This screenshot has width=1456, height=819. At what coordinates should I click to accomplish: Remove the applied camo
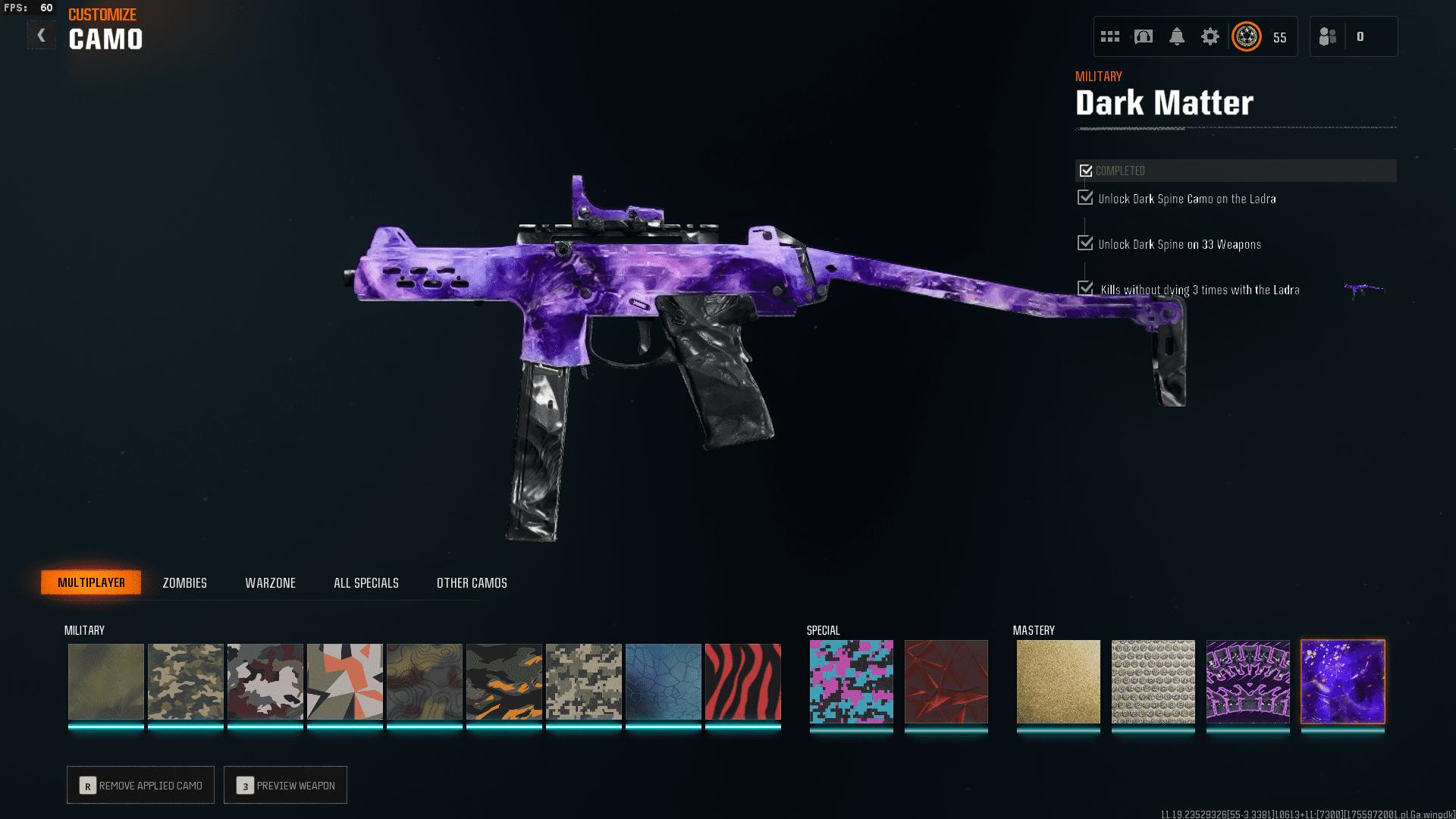point(140,785)
